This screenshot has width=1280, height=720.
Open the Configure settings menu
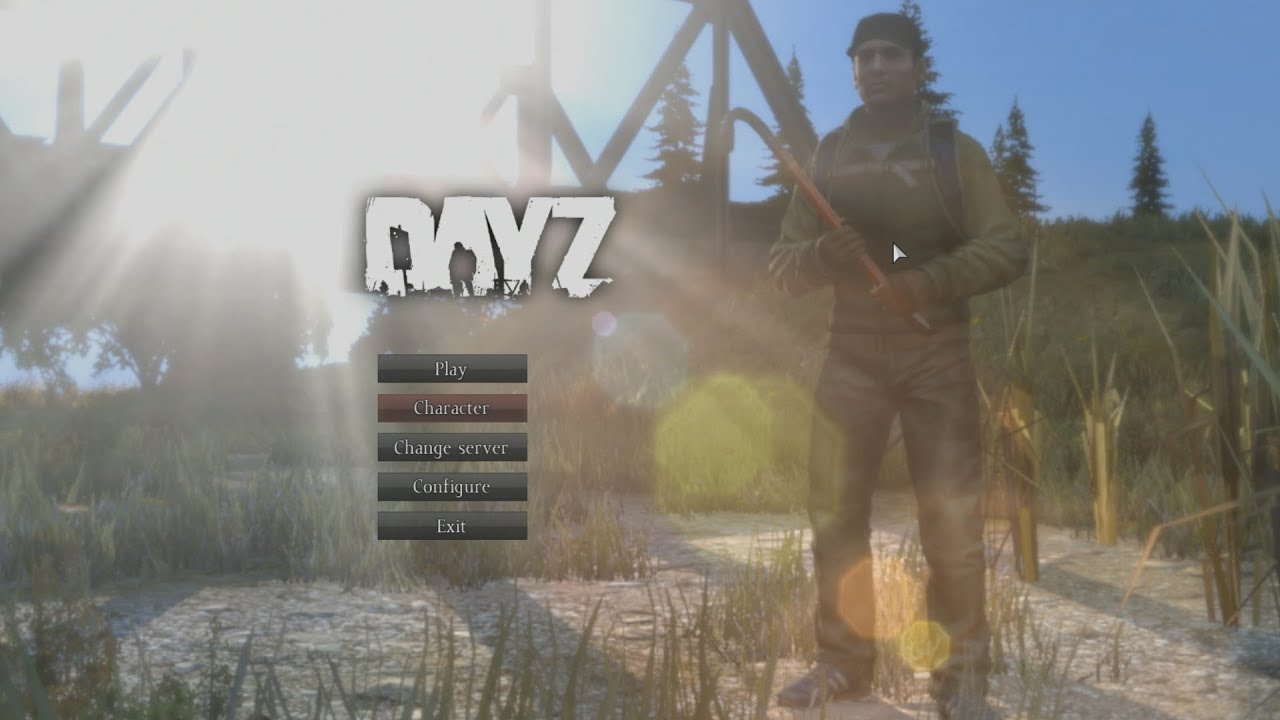[x=450, y=486]
